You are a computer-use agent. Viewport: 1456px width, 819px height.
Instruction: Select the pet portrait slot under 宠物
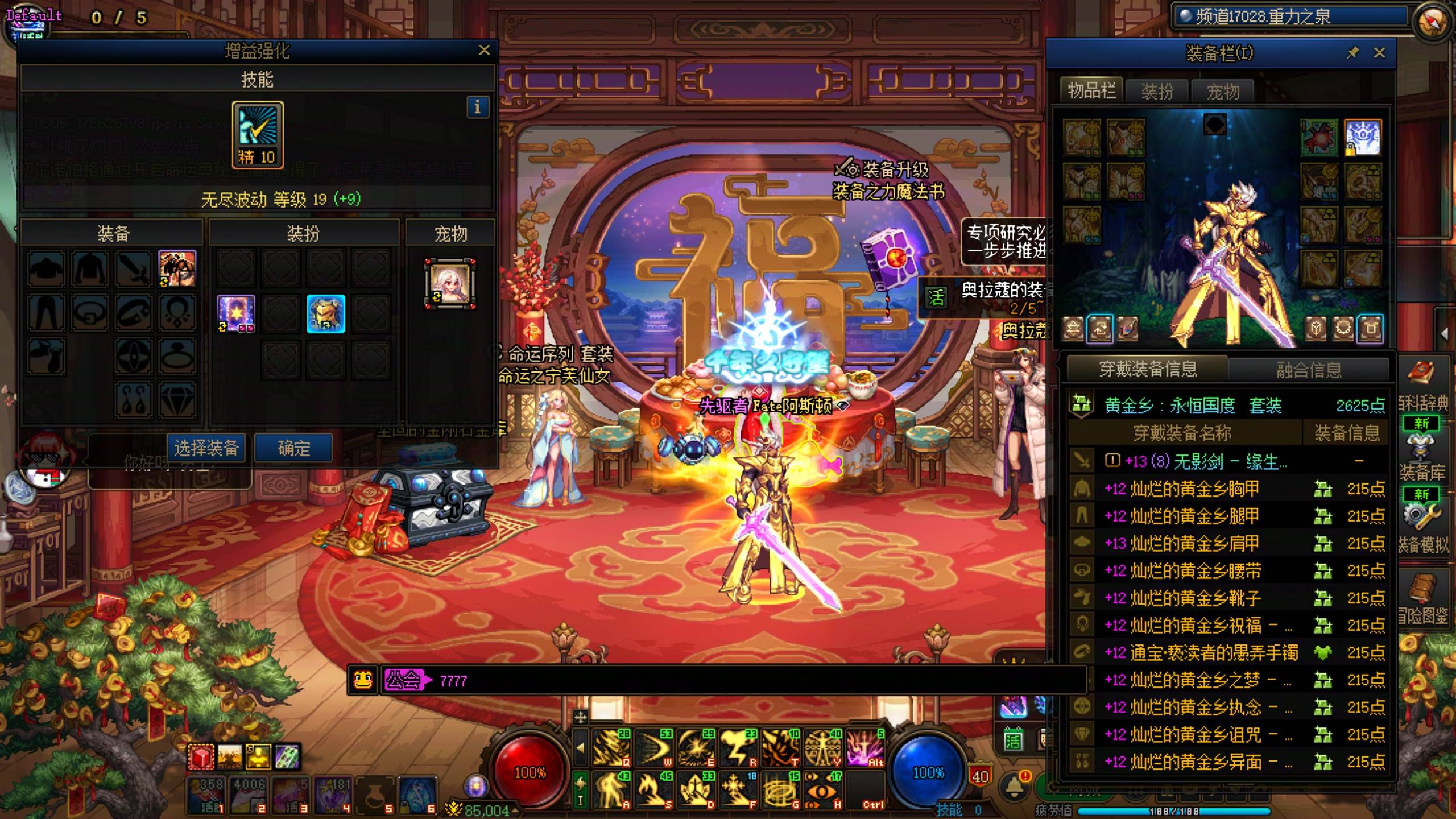[x=450, y=284]
